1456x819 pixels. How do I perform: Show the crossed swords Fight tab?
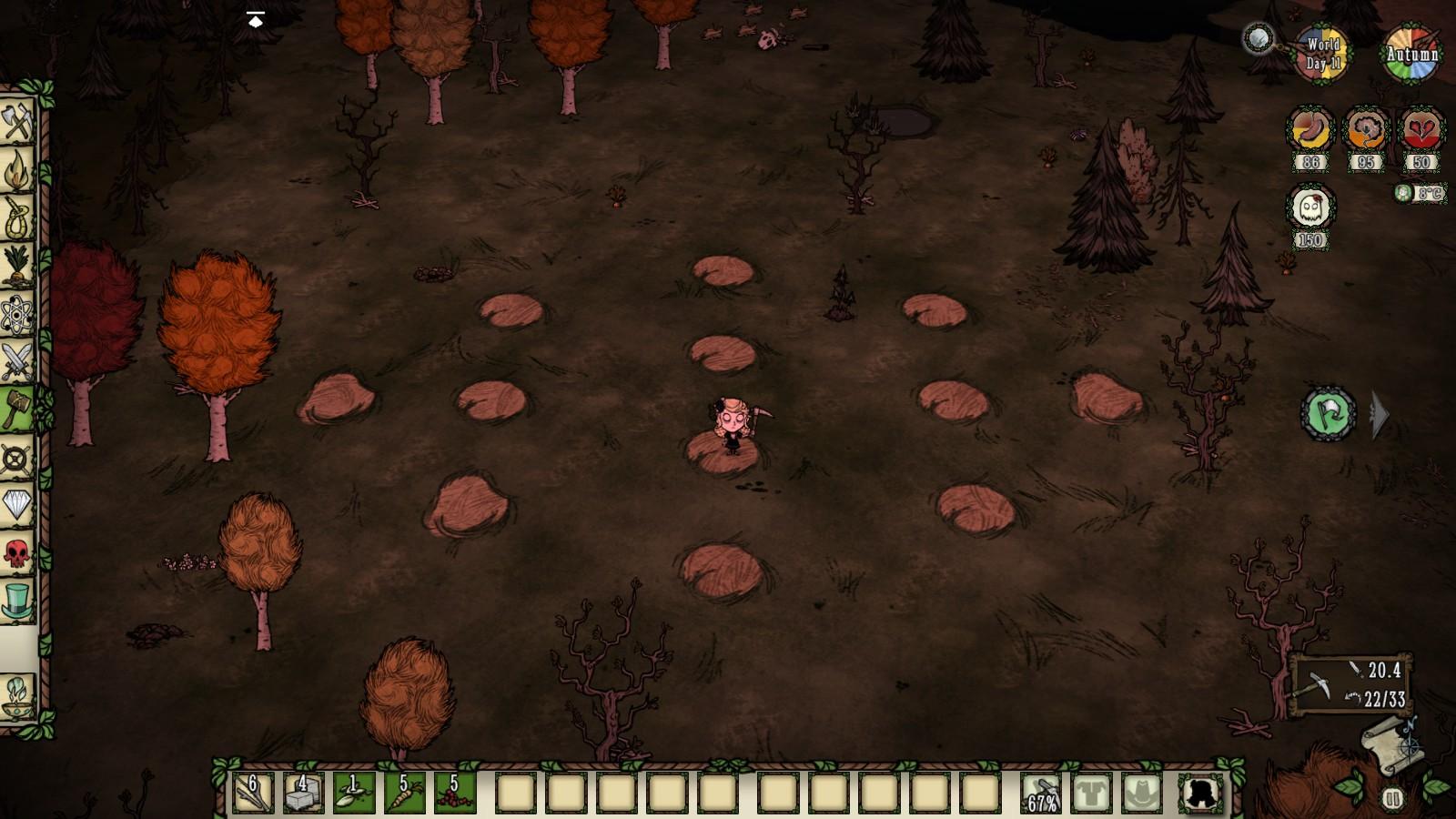click(x=17, y=362)
